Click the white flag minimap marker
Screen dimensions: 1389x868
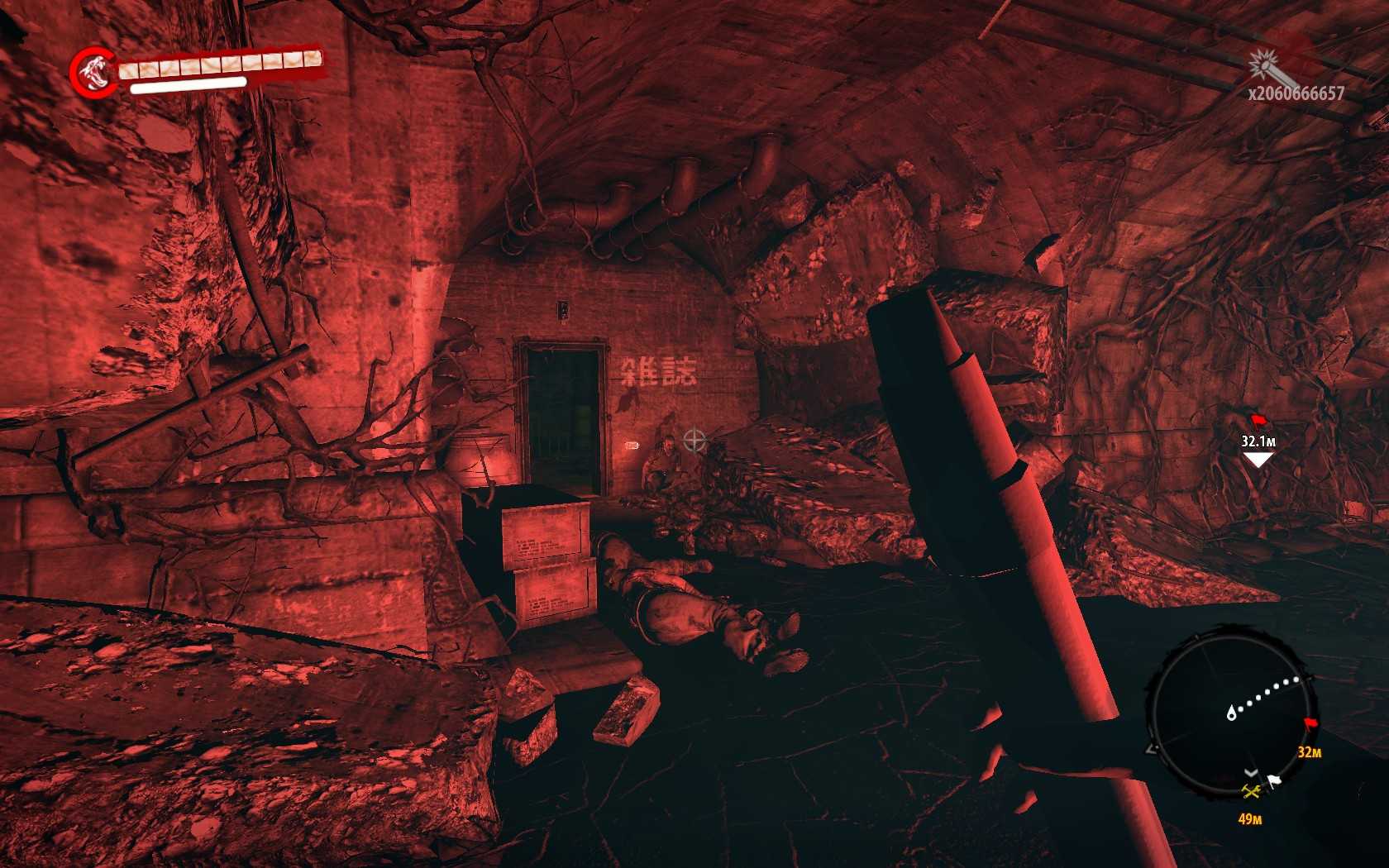tap(1274, 780)
